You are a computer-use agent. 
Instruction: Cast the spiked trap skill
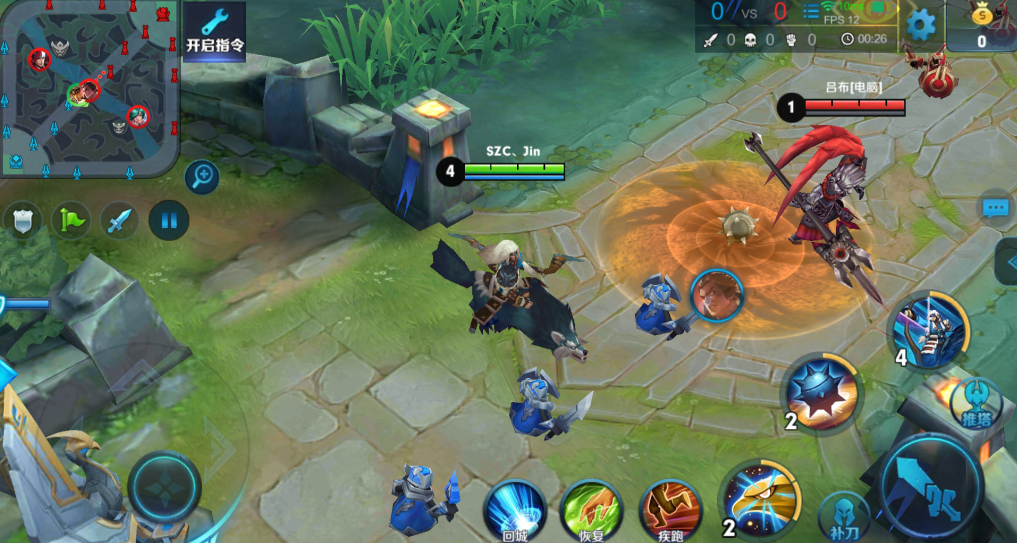point(822,390)
